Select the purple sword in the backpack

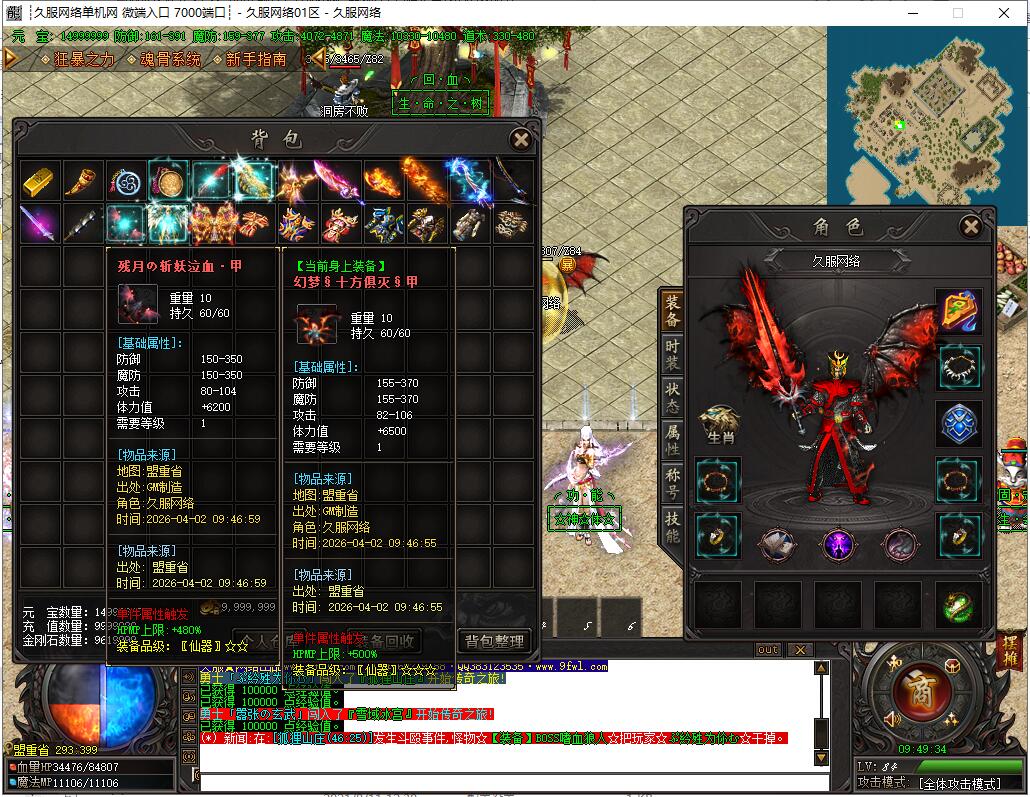coord(39,223)
